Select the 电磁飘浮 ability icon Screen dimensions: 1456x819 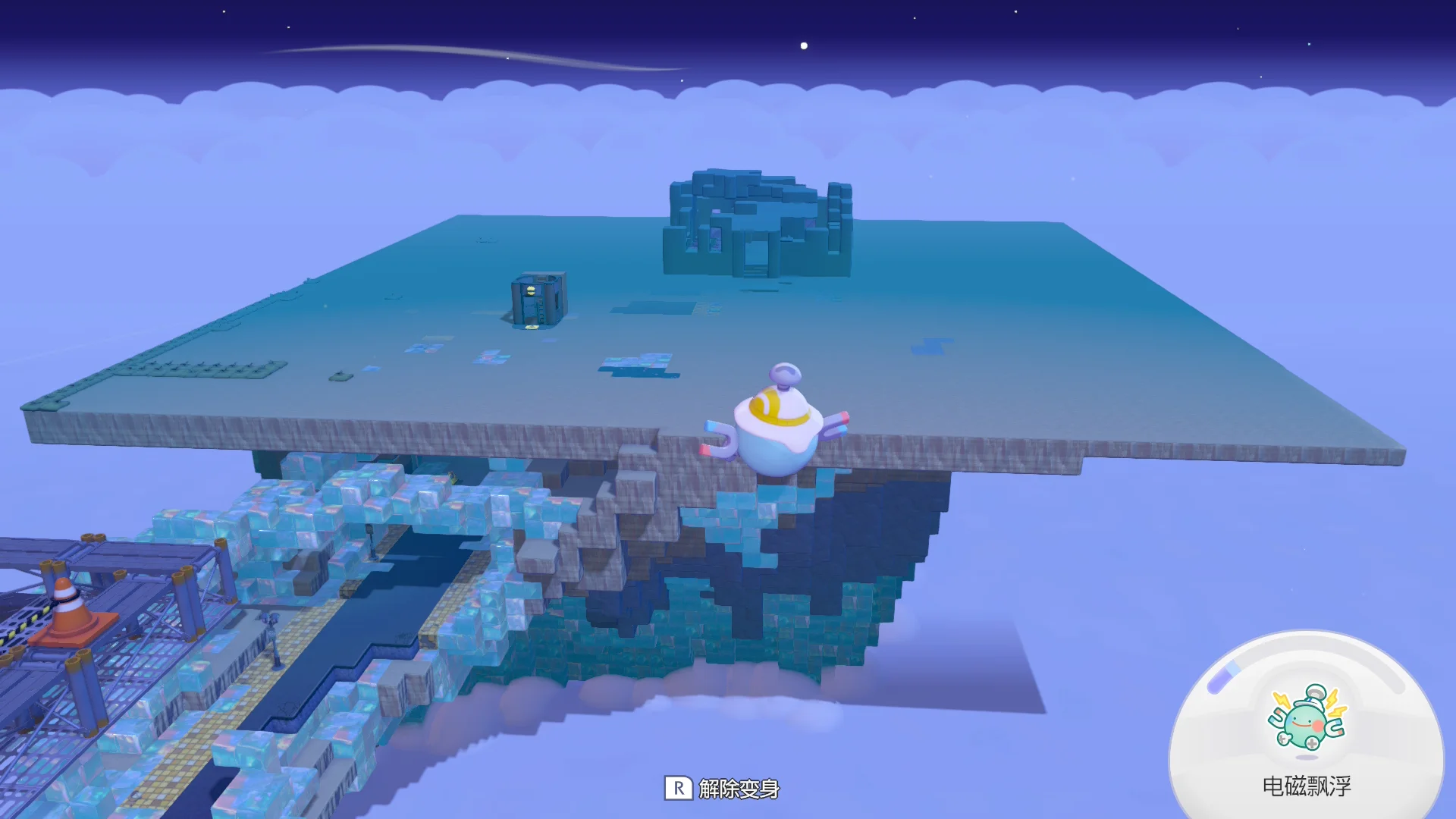[x=1307, y=720]
